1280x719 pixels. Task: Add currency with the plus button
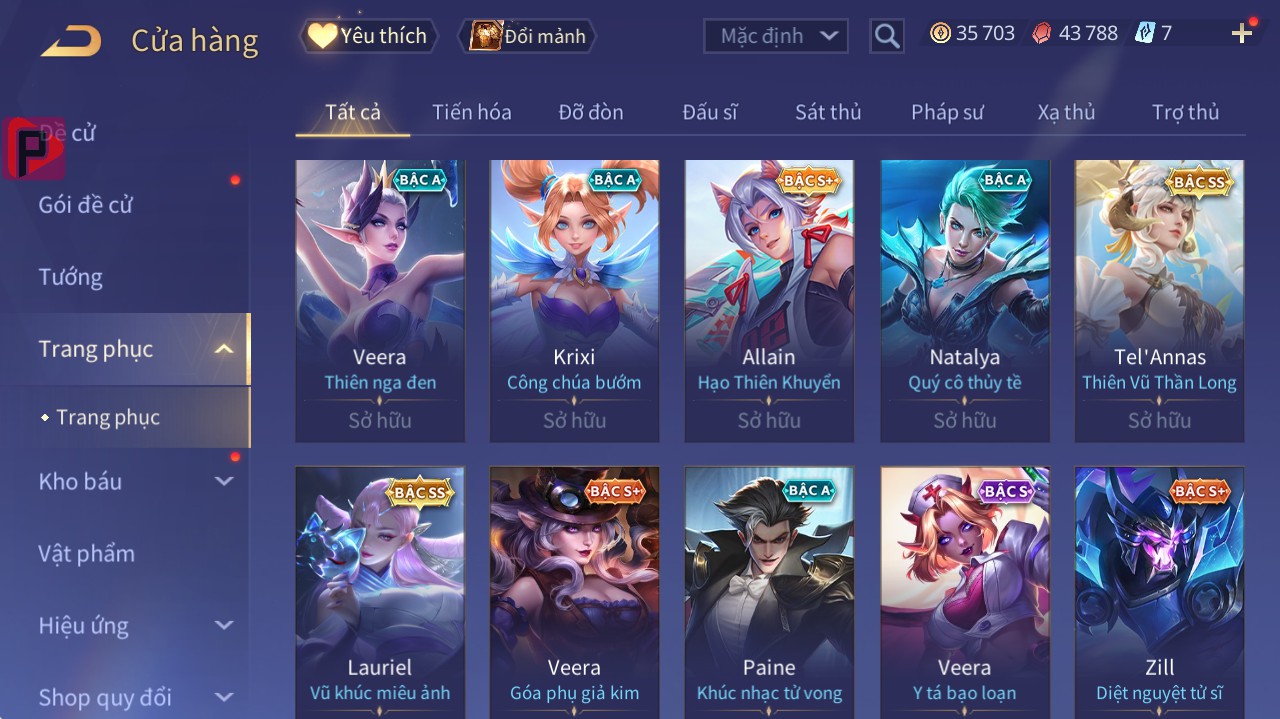pos(1242,34)
